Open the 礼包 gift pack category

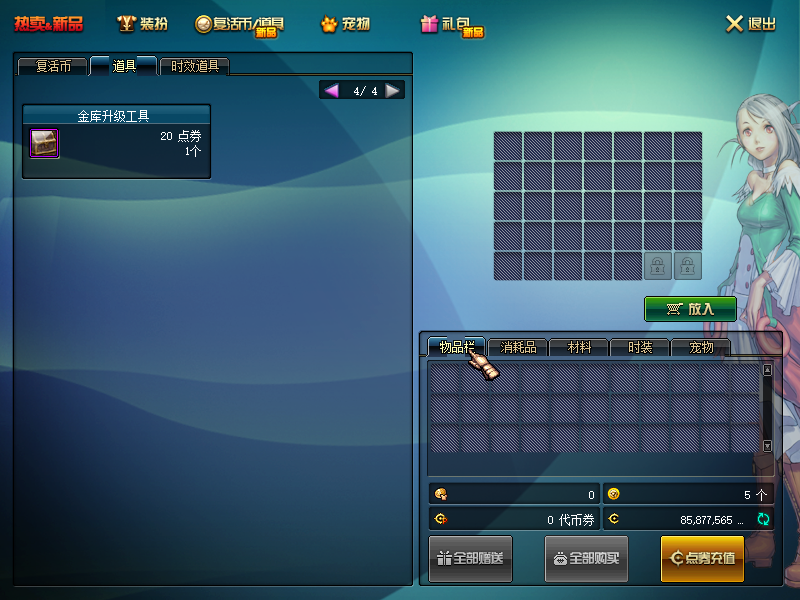pyautogui.click(x=452, y=24)
